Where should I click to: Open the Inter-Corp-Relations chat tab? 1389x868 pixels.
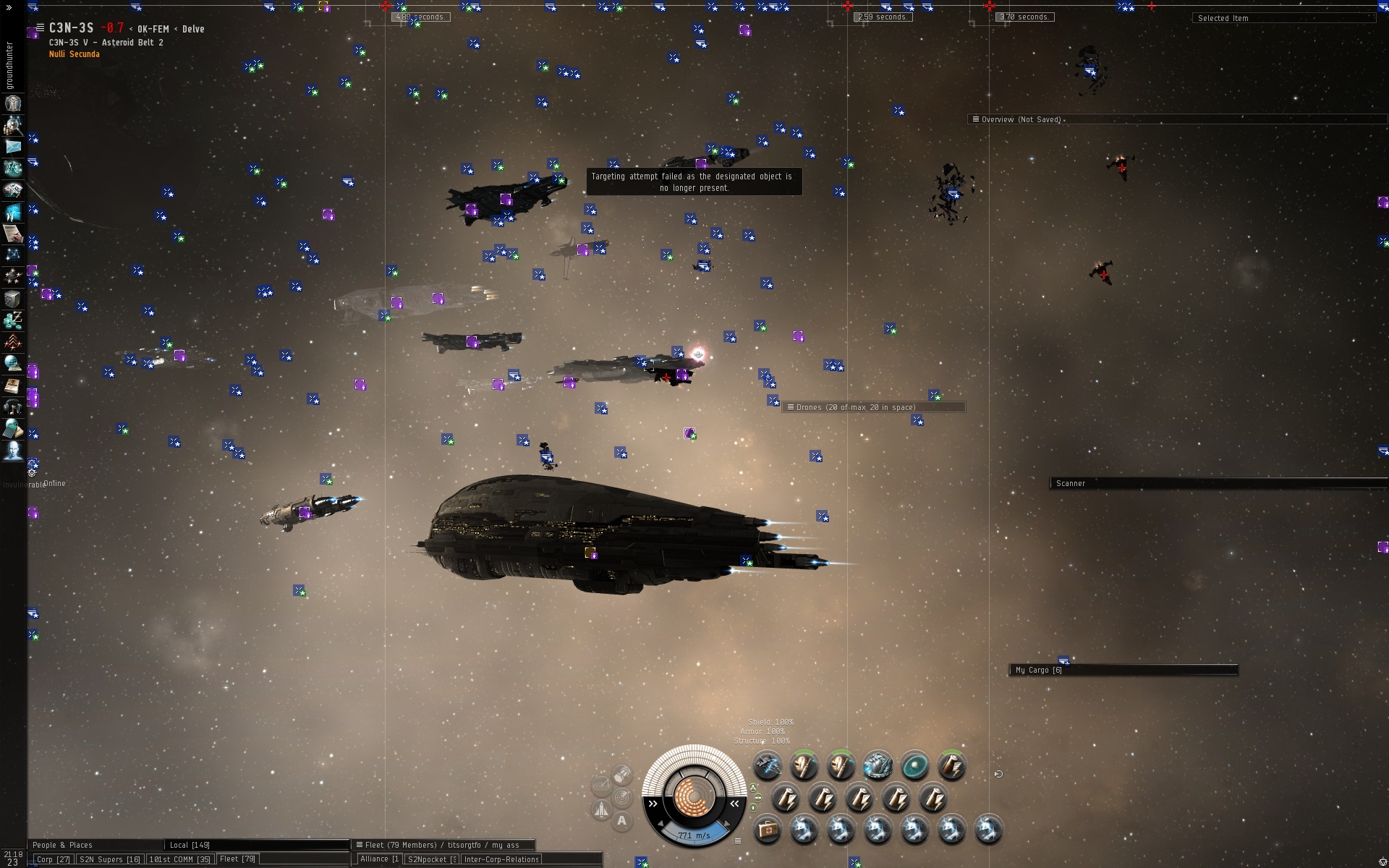point(501,859)
